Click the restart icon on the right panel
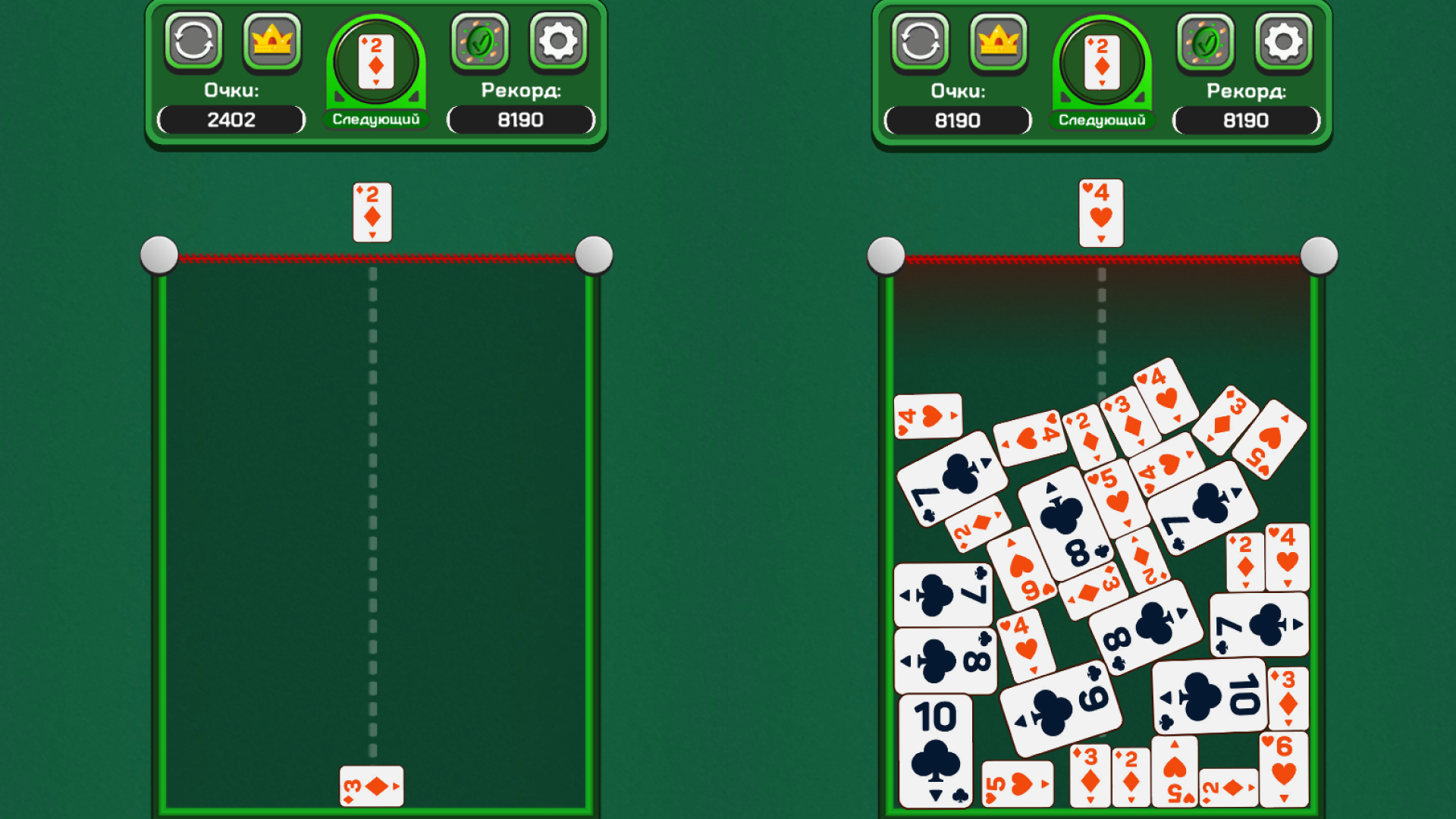1456x819 pixels. 921,42
